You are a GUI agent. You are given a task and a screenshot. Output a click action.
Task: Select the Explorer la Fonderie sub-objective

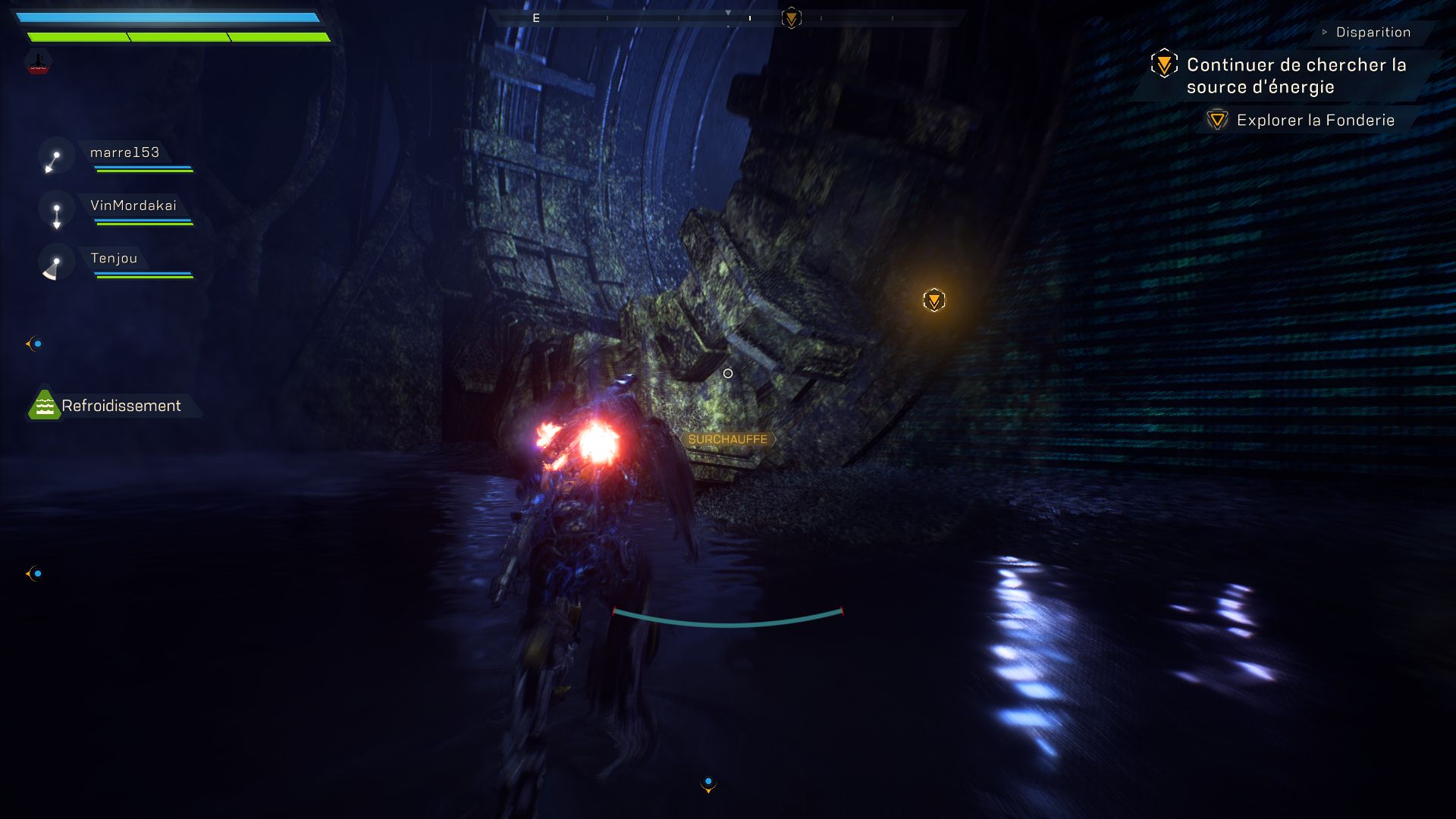pos(1315,119)
